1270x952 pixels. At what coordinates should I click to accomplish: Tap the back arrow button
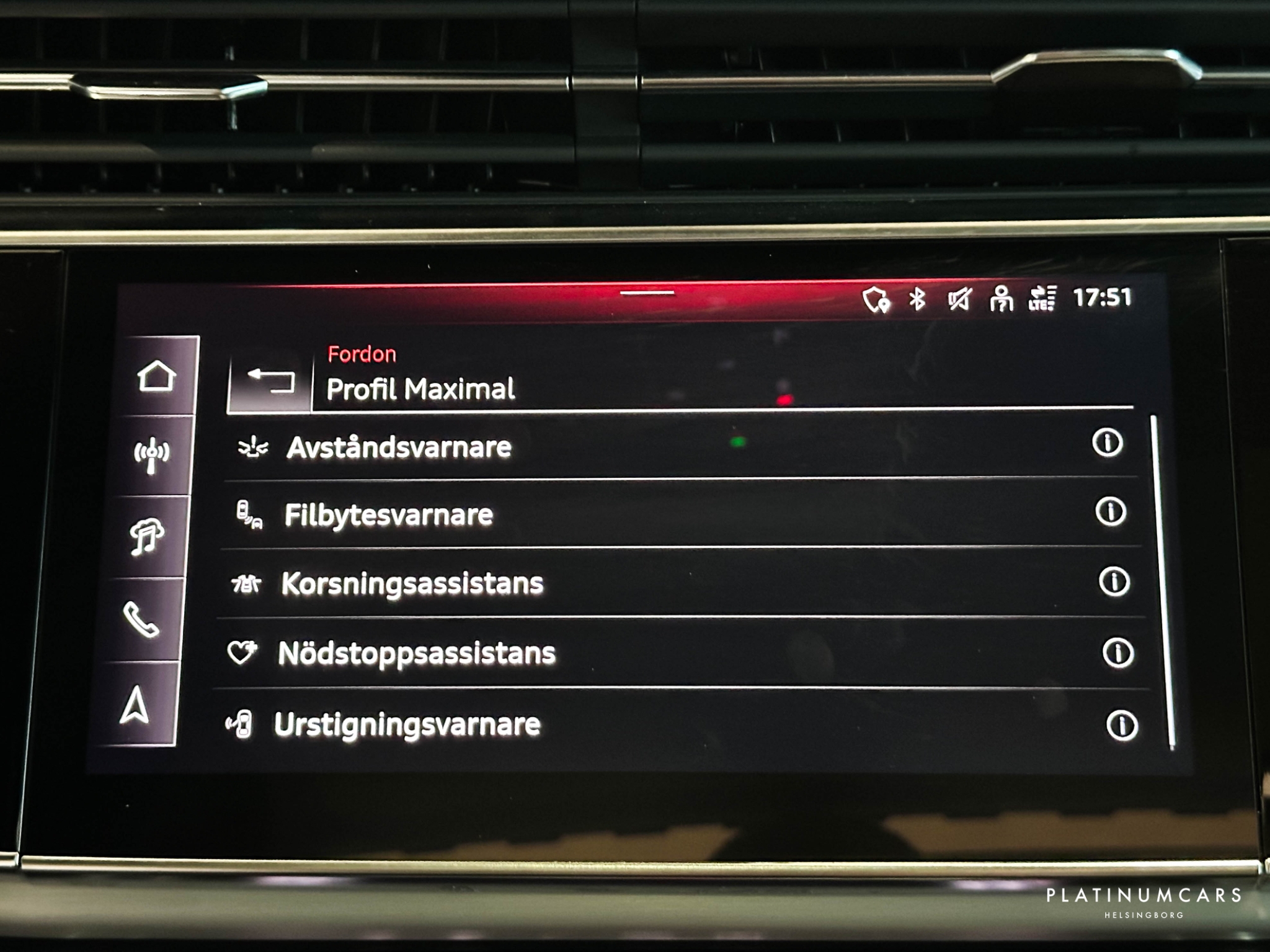click(270, 379)
